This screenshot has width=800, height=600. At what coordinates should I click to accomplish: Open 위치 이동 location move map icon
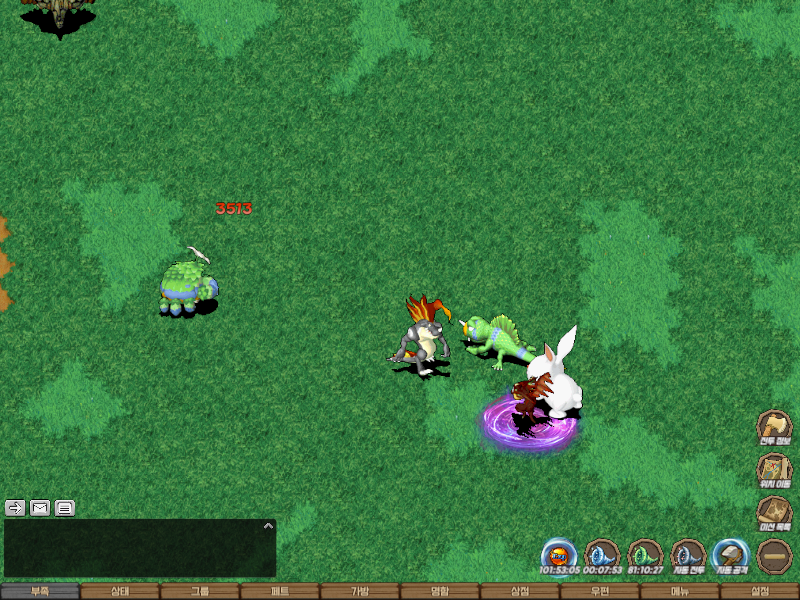pyautogui.click(x=774, y=470)
